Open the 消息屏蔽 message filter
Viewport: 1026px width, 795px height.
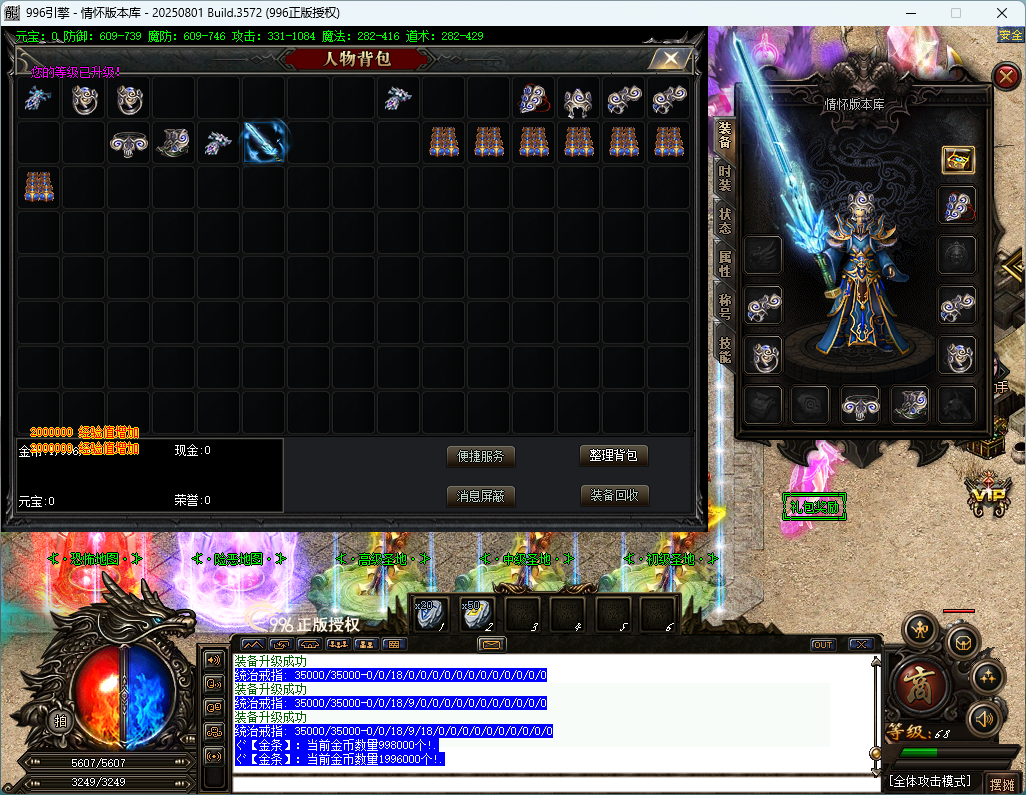click(x=481, y=495)
